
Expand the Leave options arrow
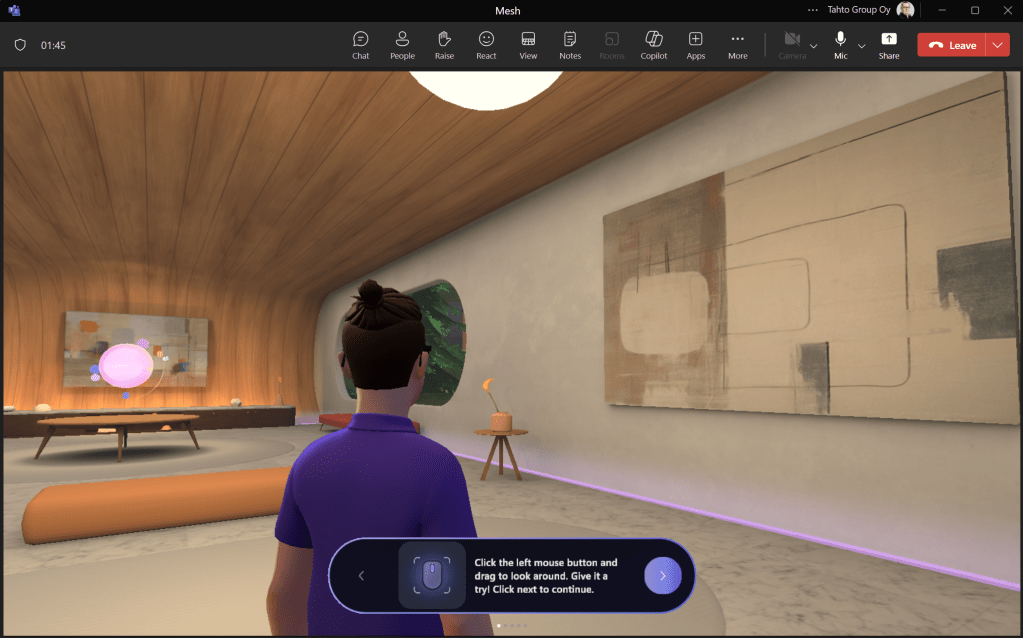click(x=998, y=45)
